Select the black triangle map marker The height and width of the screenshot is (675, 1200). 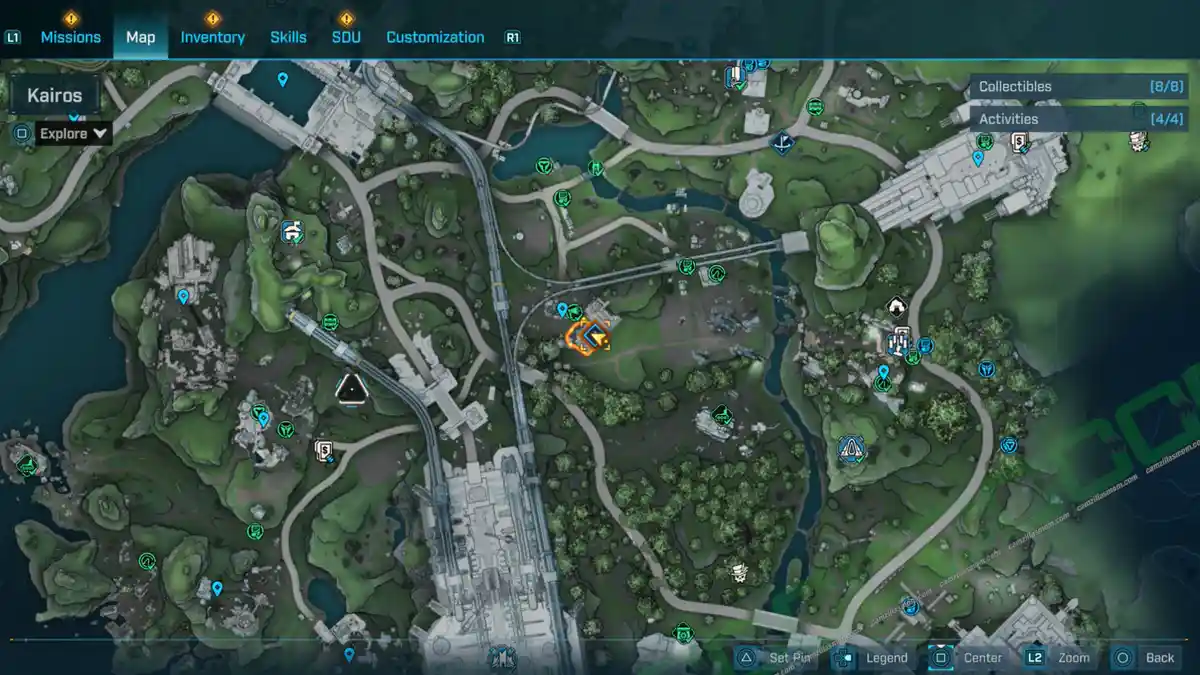(x=350, y=388)
